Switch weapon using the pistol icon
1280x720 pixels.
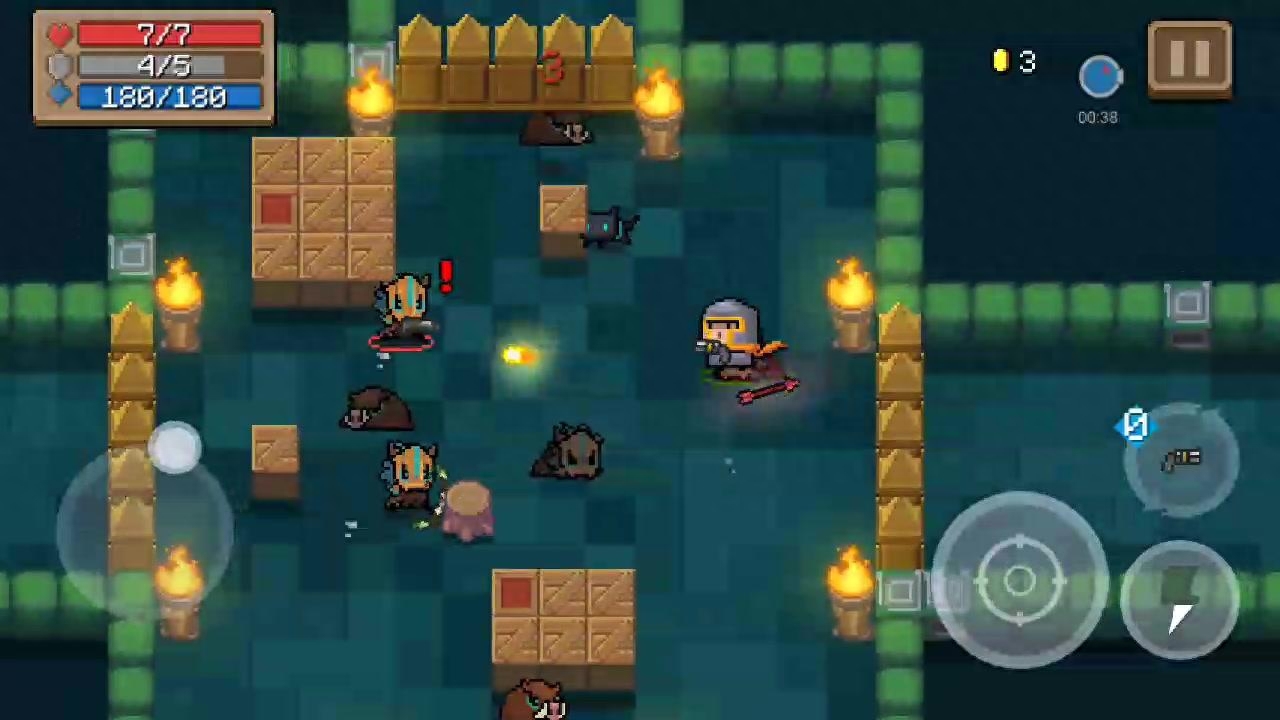point(1181,460)
